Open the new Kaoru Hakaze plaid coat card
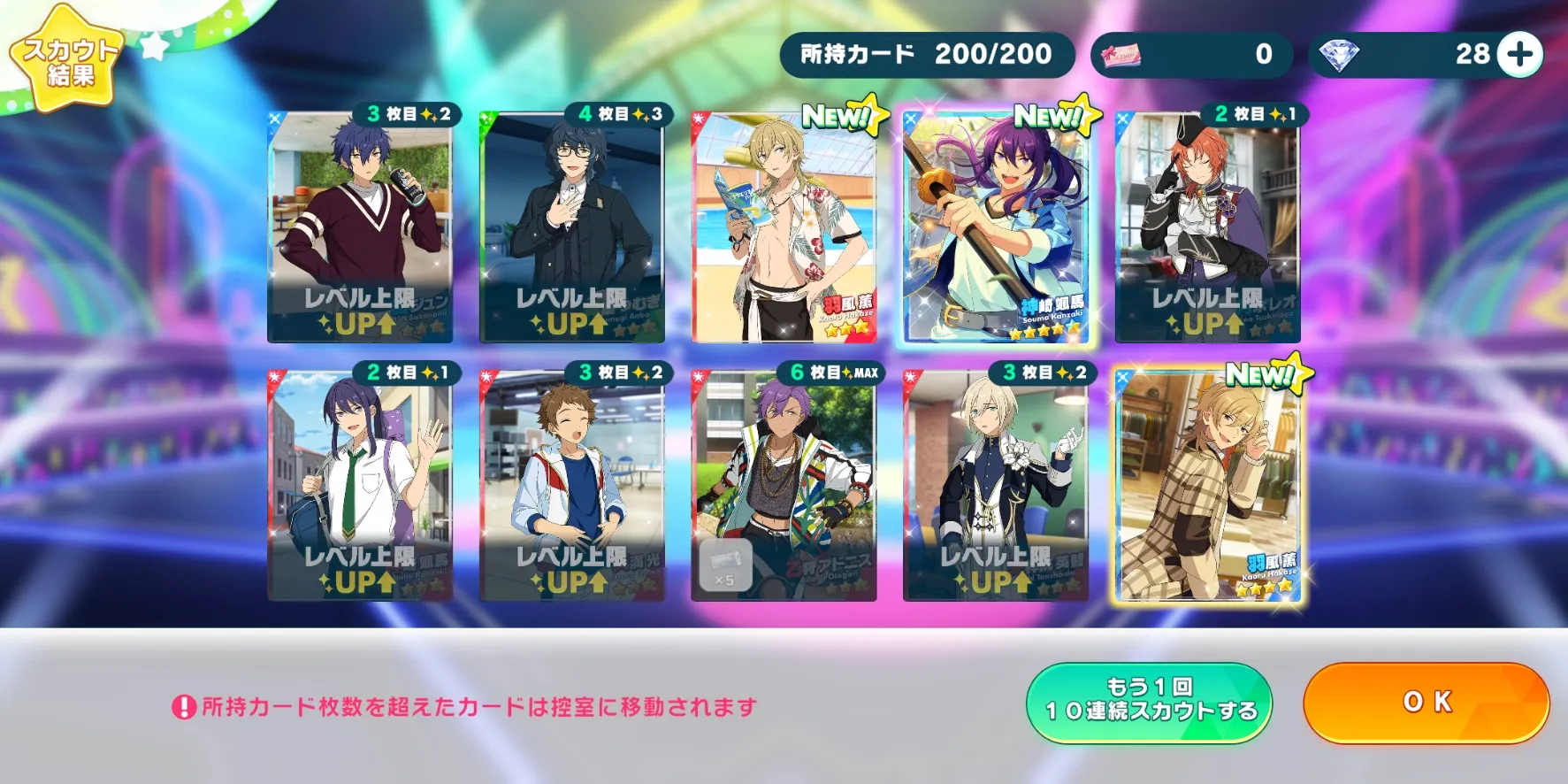Image resolution: width=1568 pixels, height=784 pixels. click(x=1207, y=486)
